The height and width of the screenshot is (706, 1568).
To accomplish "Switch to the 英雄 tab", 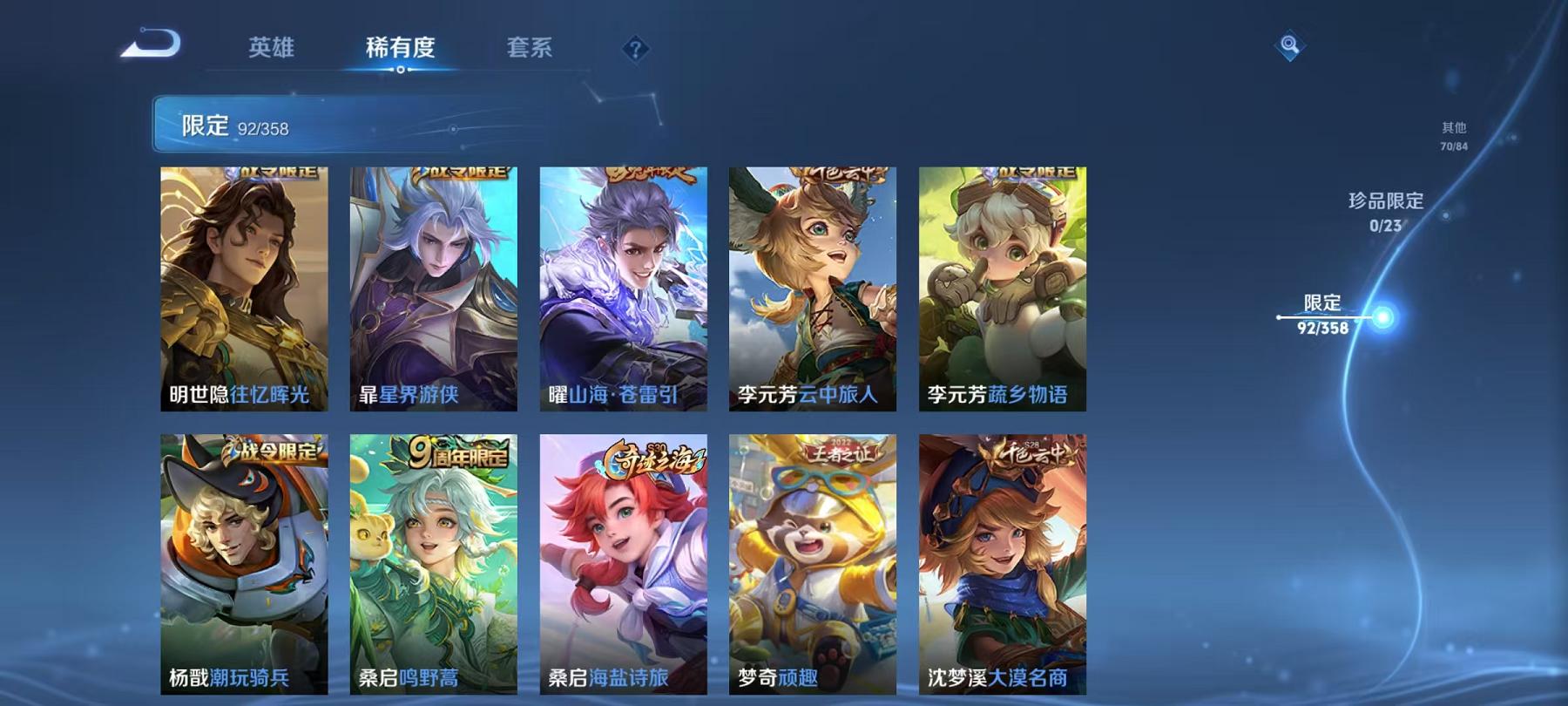I will pos(272,50).
